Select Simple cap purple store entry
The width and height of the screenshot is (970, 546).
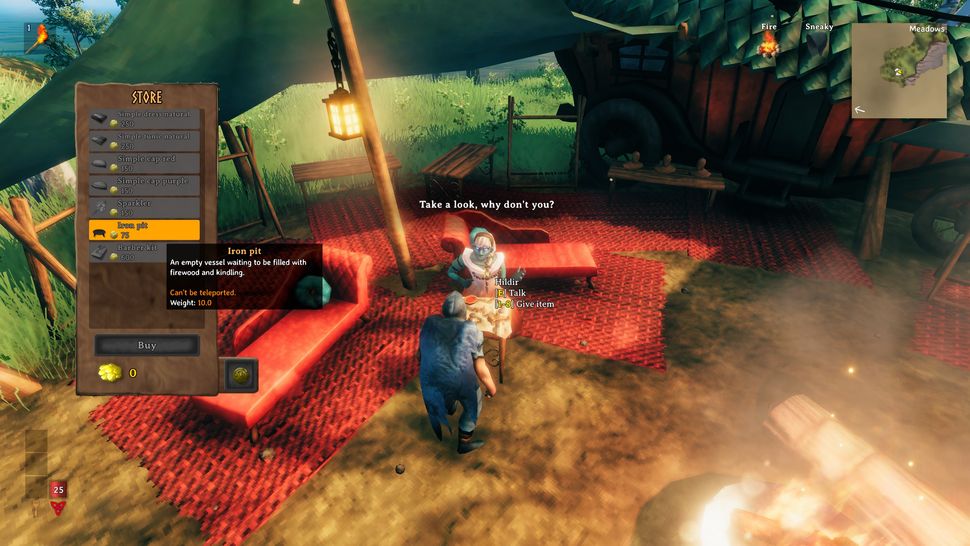pos(145,185)
